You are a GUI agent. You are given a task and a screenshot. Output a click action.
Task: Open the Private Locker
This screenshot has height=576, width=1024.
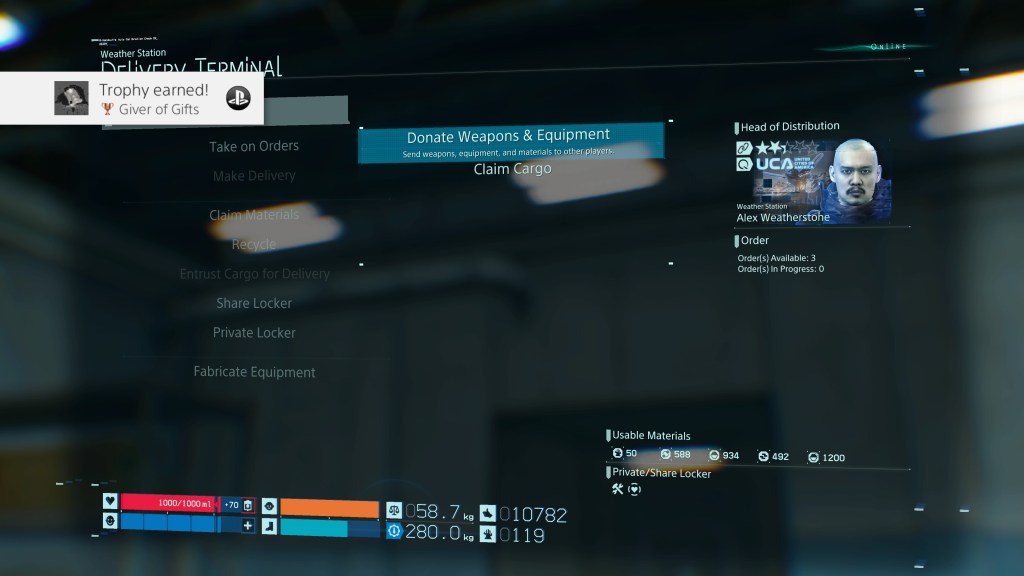254,333
